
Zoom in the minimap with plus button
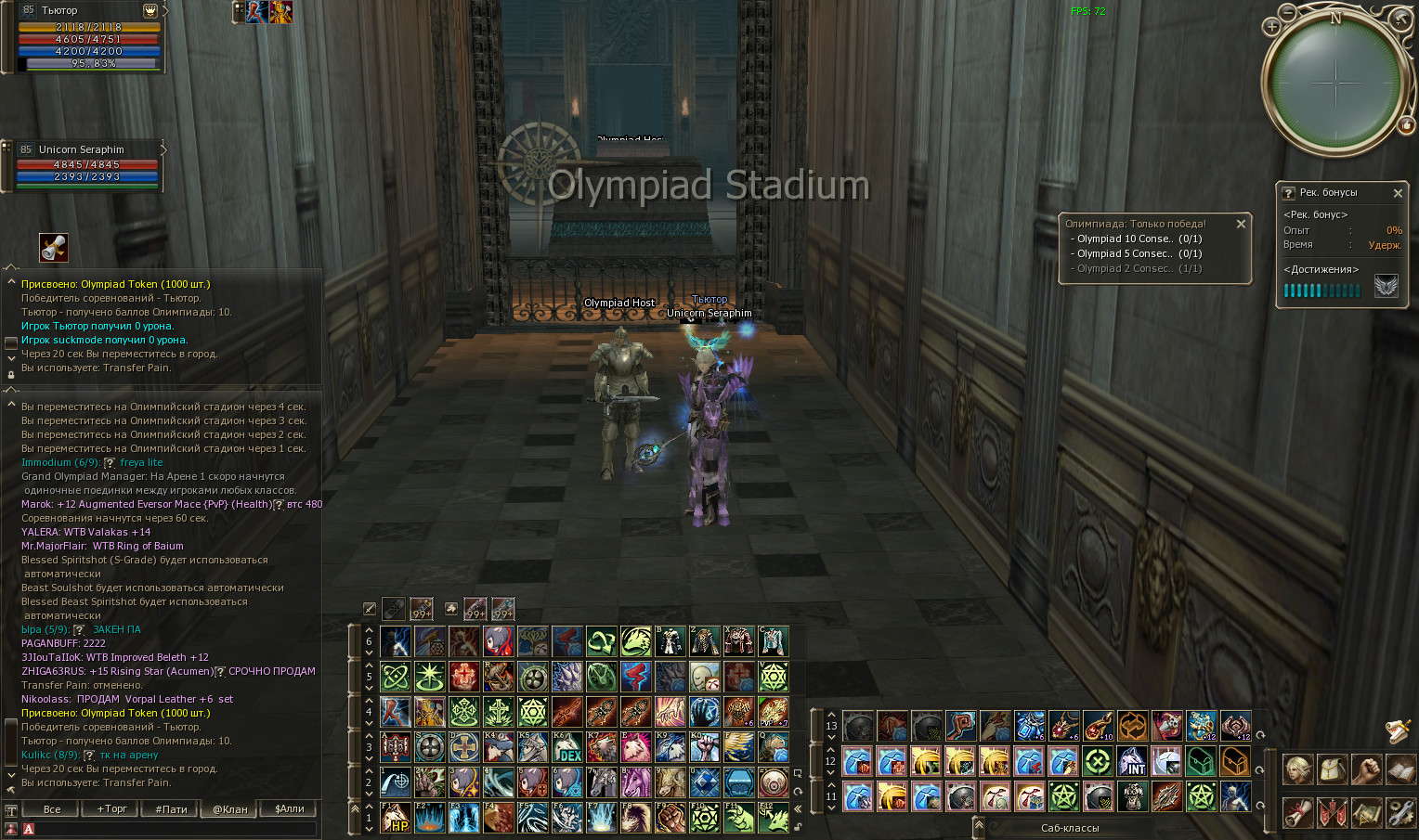[x=1271, y=27]
